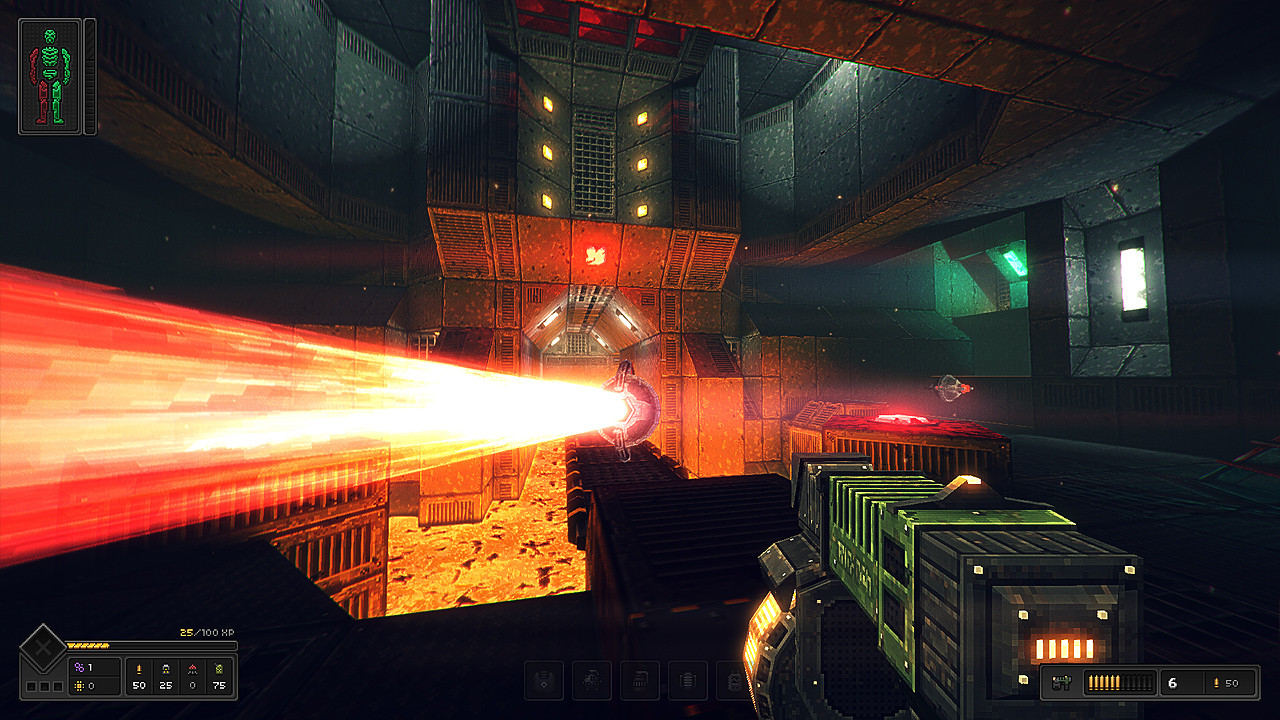Viewport: 1280px width, 720px height.
Task: Select the equipped SMG weapon icon
Action: pos(1062,682)
